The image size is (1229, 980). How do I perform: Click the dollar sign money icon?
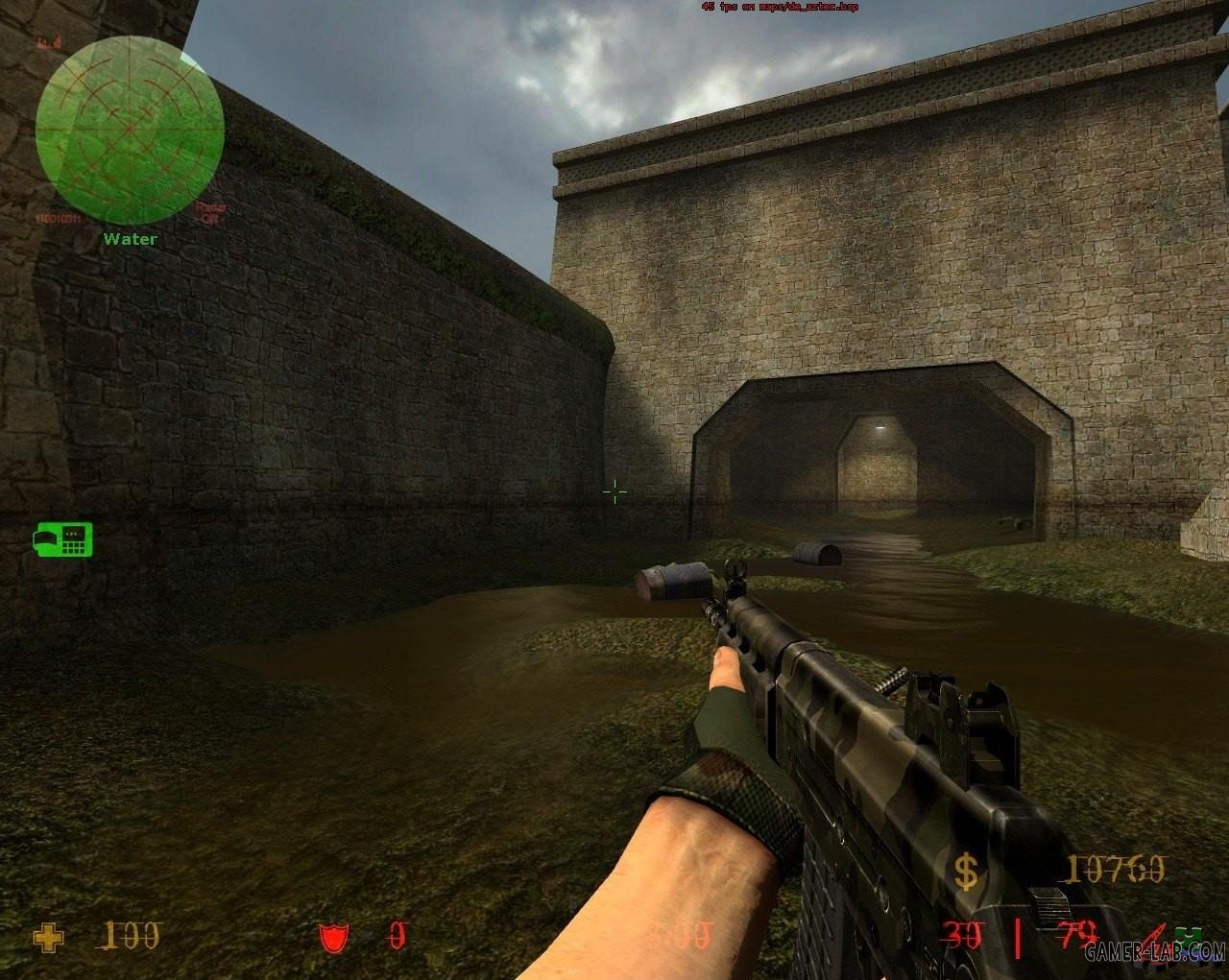tap(967, 872)
